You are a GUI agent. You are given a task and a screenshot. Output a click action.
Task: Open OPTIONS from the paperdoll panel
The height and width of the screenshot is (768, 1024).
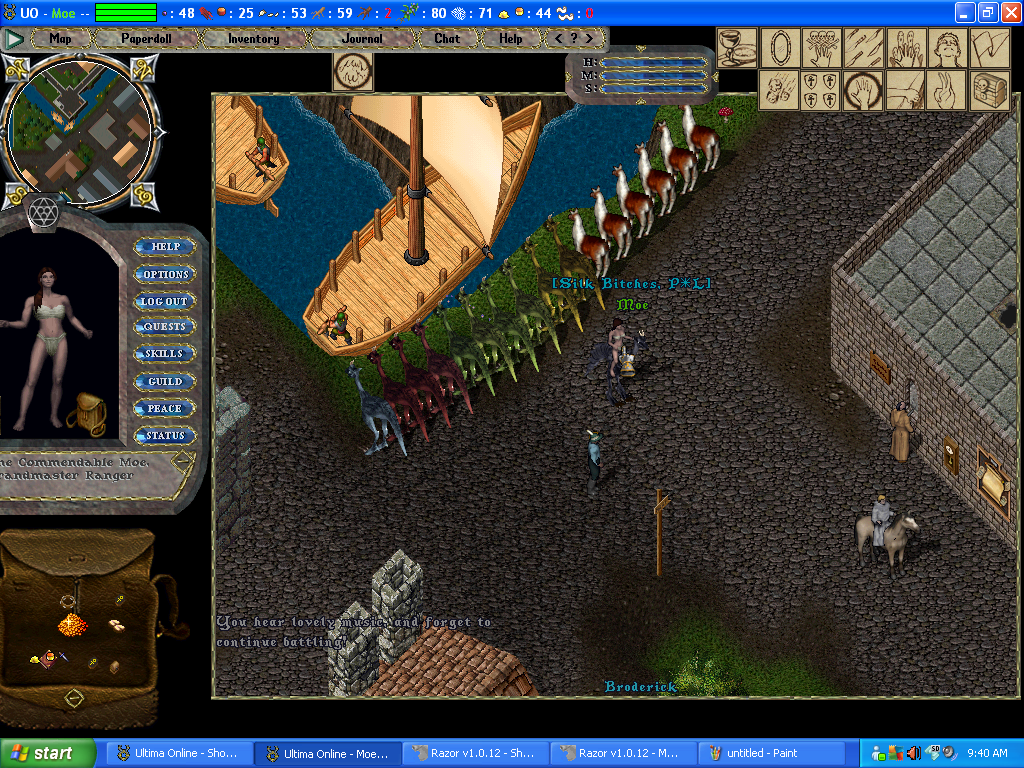pos(165,274)
